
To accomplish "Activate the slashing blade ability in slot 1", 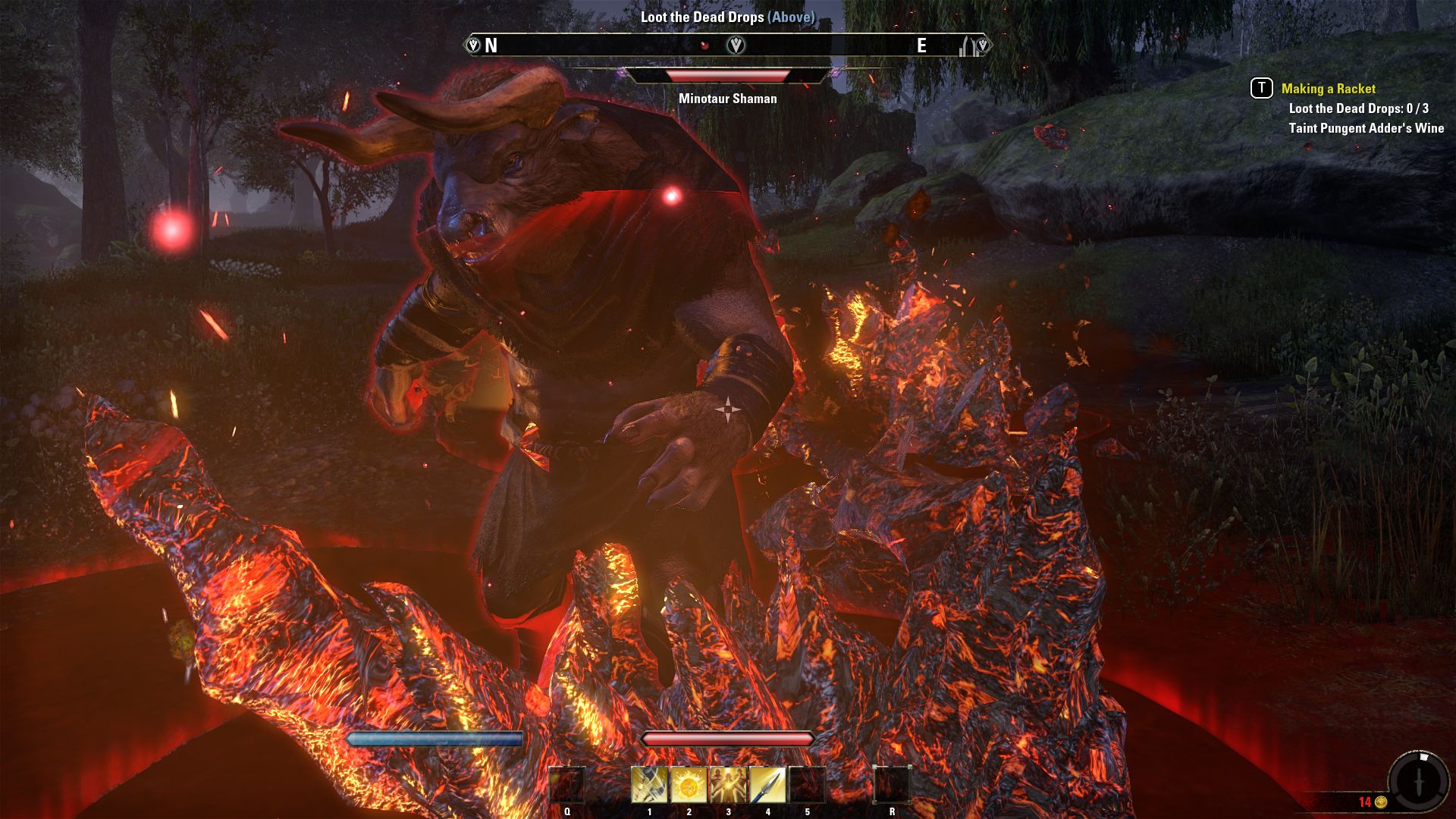I will (649, 785).
